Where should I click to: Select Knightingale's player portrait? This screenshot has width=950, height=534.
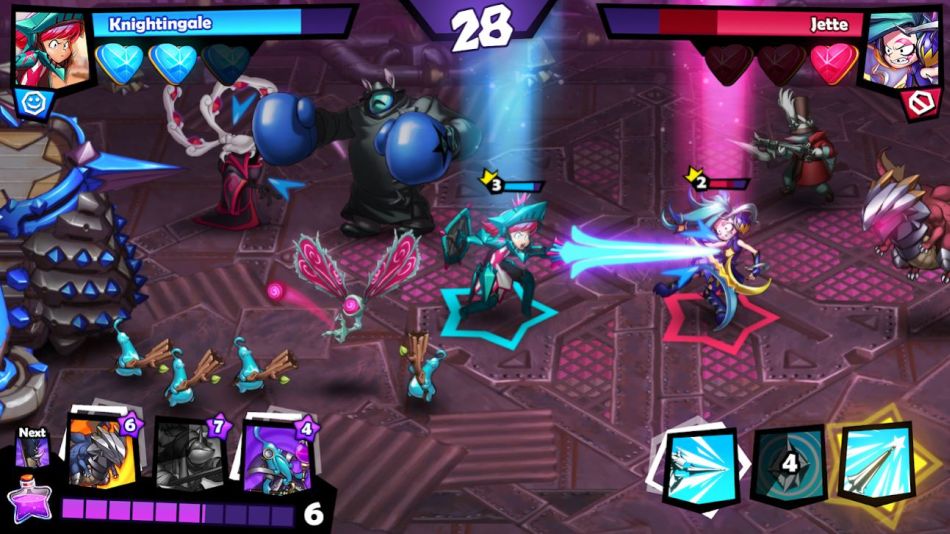pyautogui.click(x=46, y=45)
